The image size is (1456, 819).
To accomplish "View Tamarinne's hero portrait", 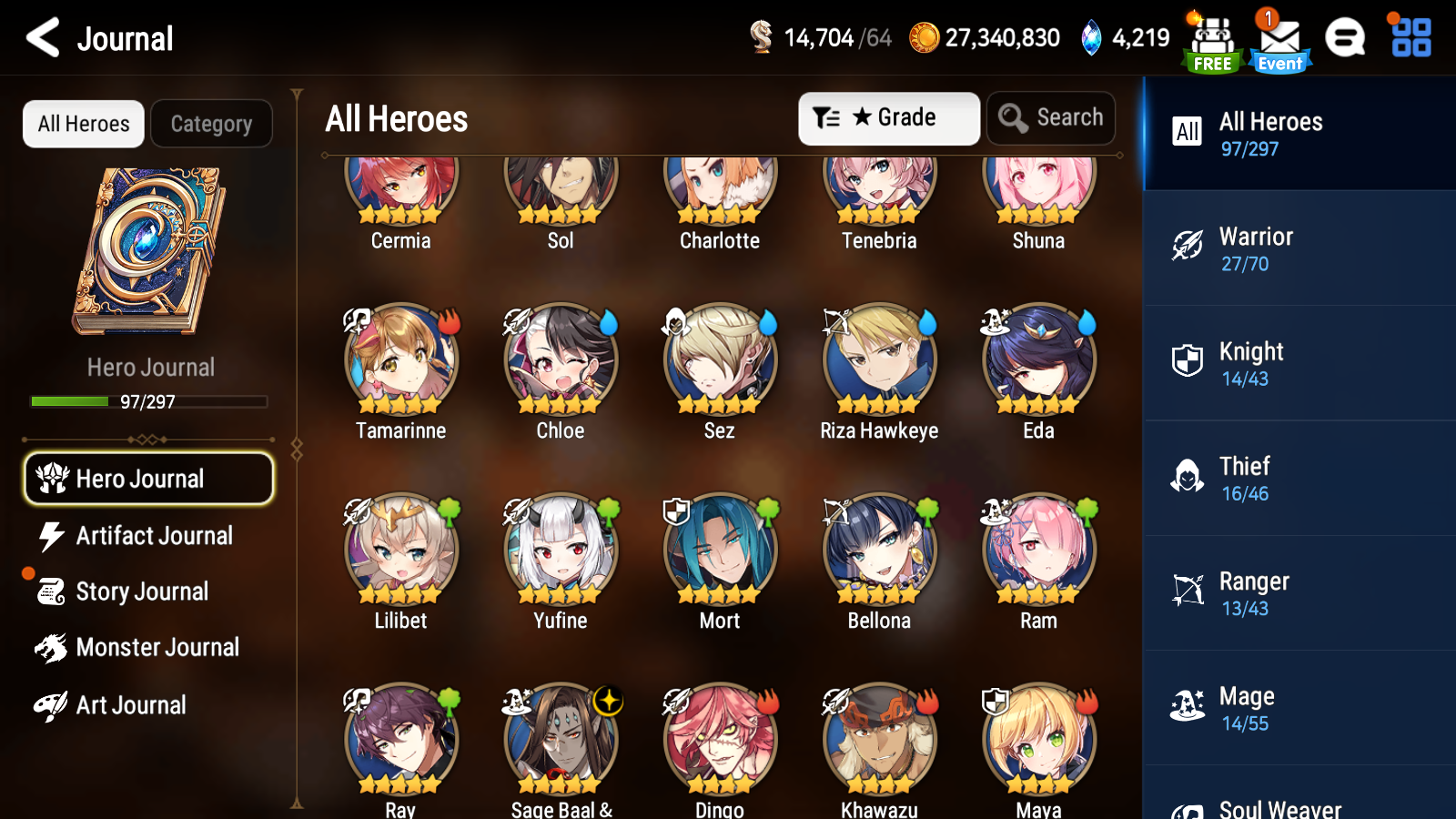I will click(400, 360).
